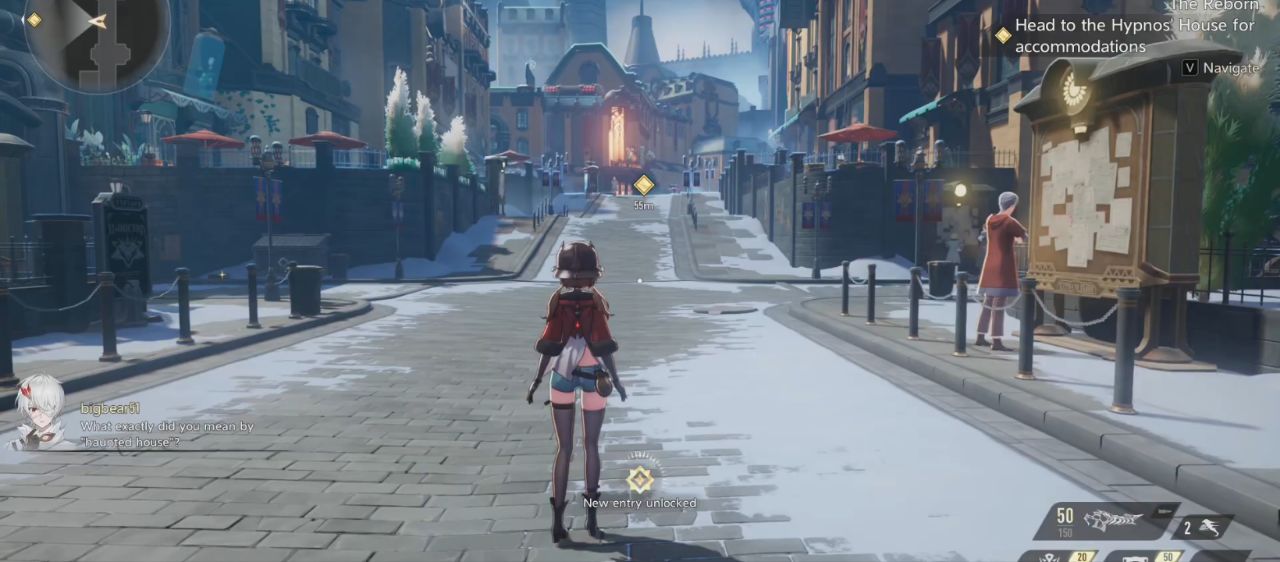
Task: Click the gold waypoint diamond showing 55m
Action: (x=644, y=185)
